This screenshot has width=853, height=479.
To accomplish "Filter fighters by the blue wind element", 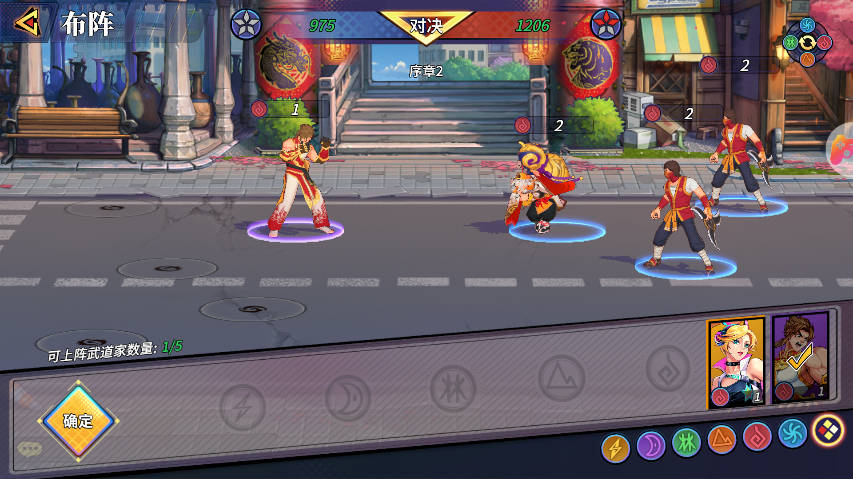I will click(792, 433).
